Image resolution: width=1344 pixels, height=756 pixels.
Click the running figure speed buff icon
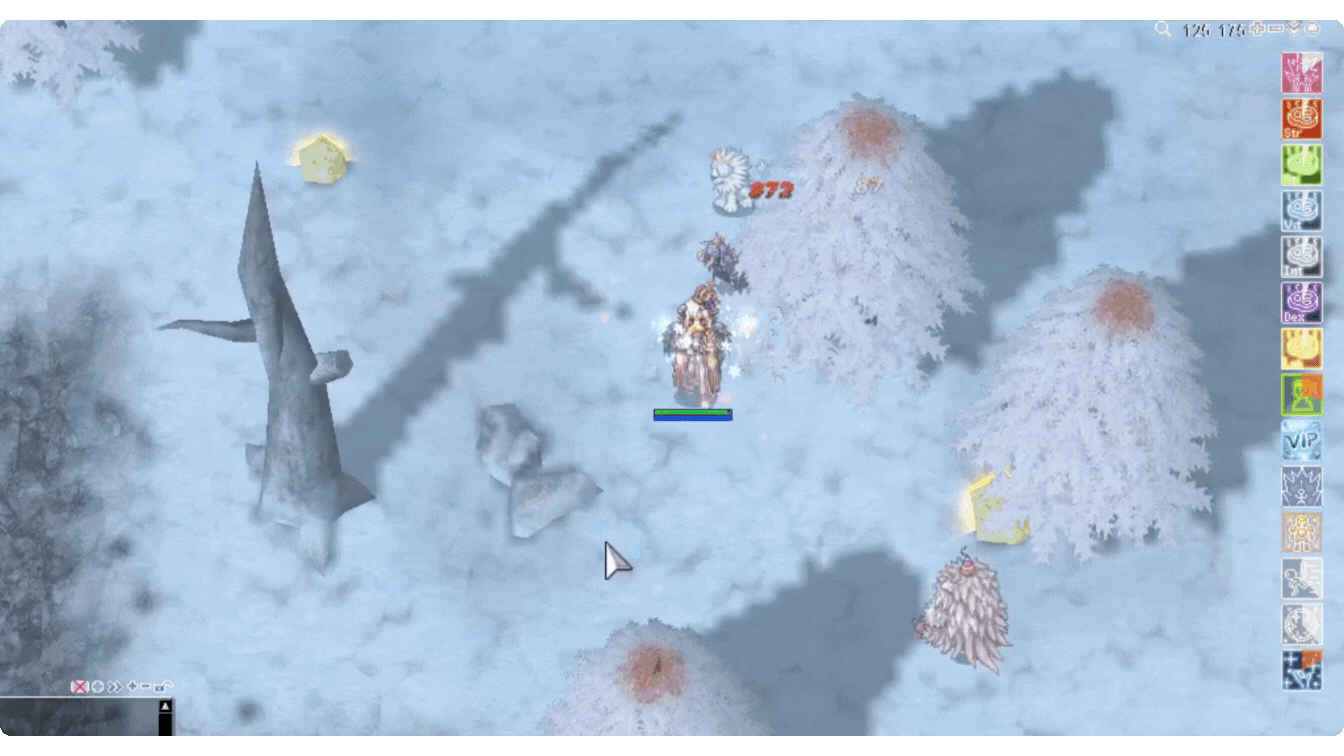(1302, 578)
